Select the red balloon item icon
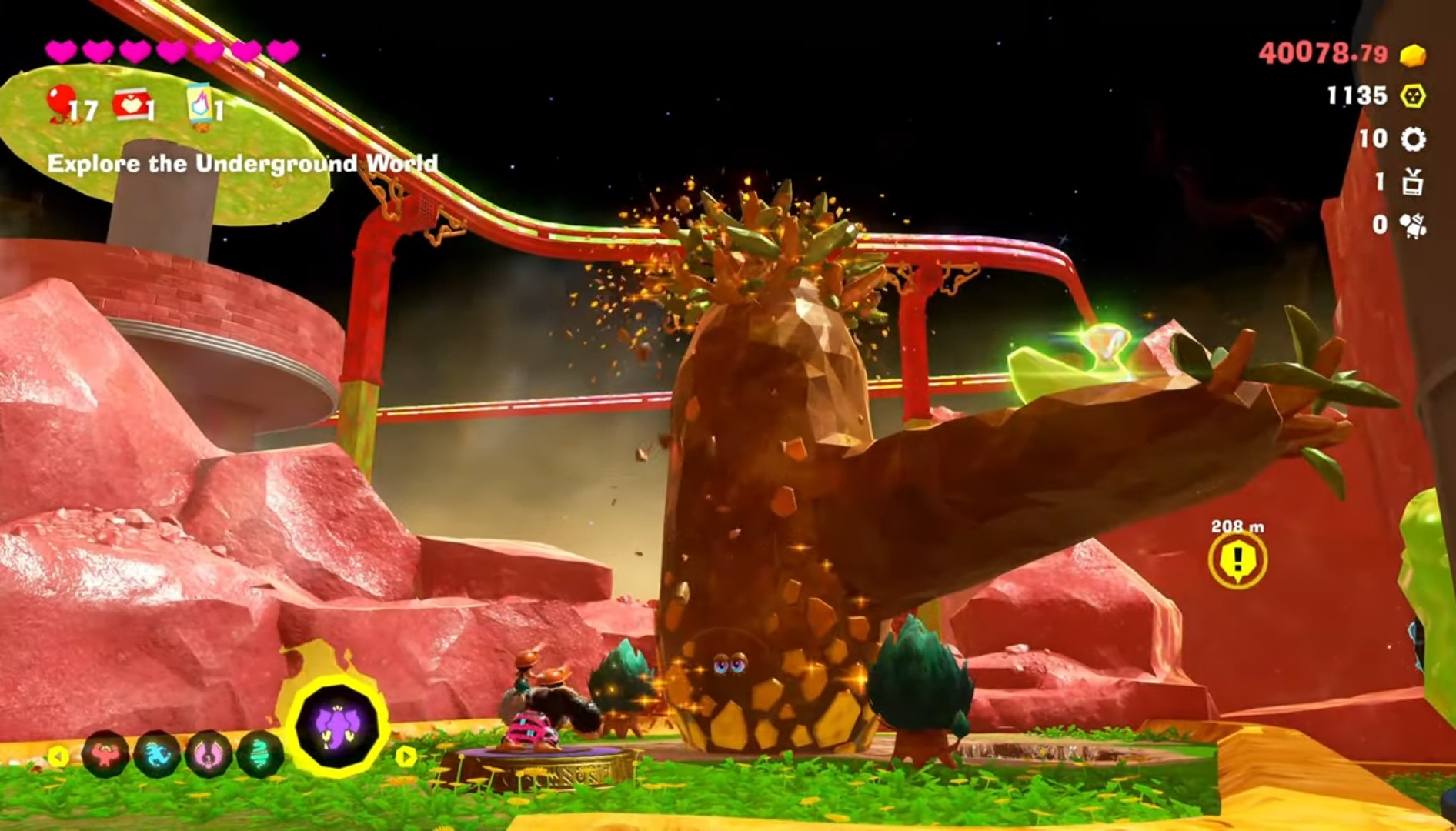 point(60,104)
